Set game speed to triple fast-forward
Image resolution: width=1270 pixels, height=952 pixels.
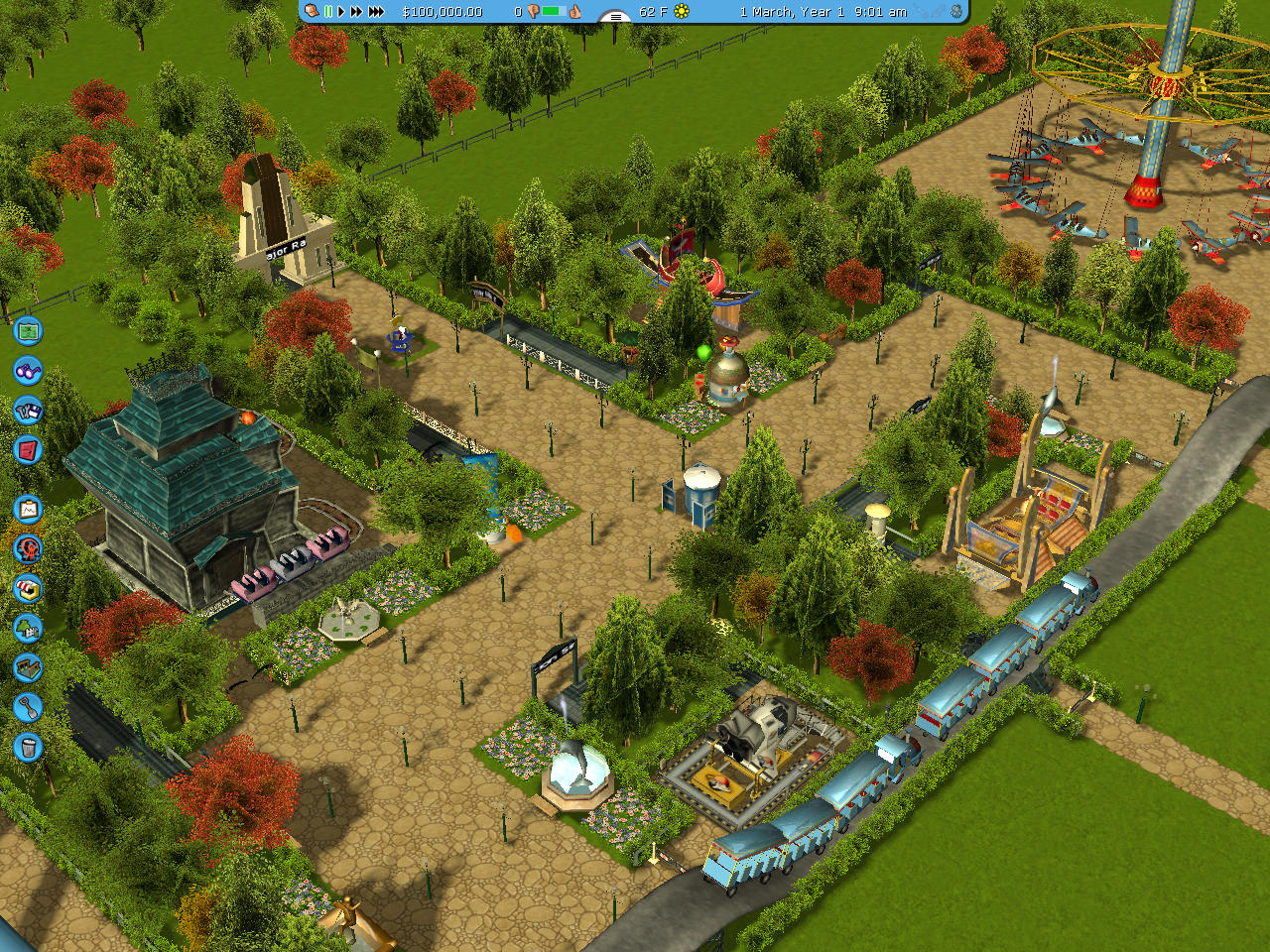click(x=376, y=12)
